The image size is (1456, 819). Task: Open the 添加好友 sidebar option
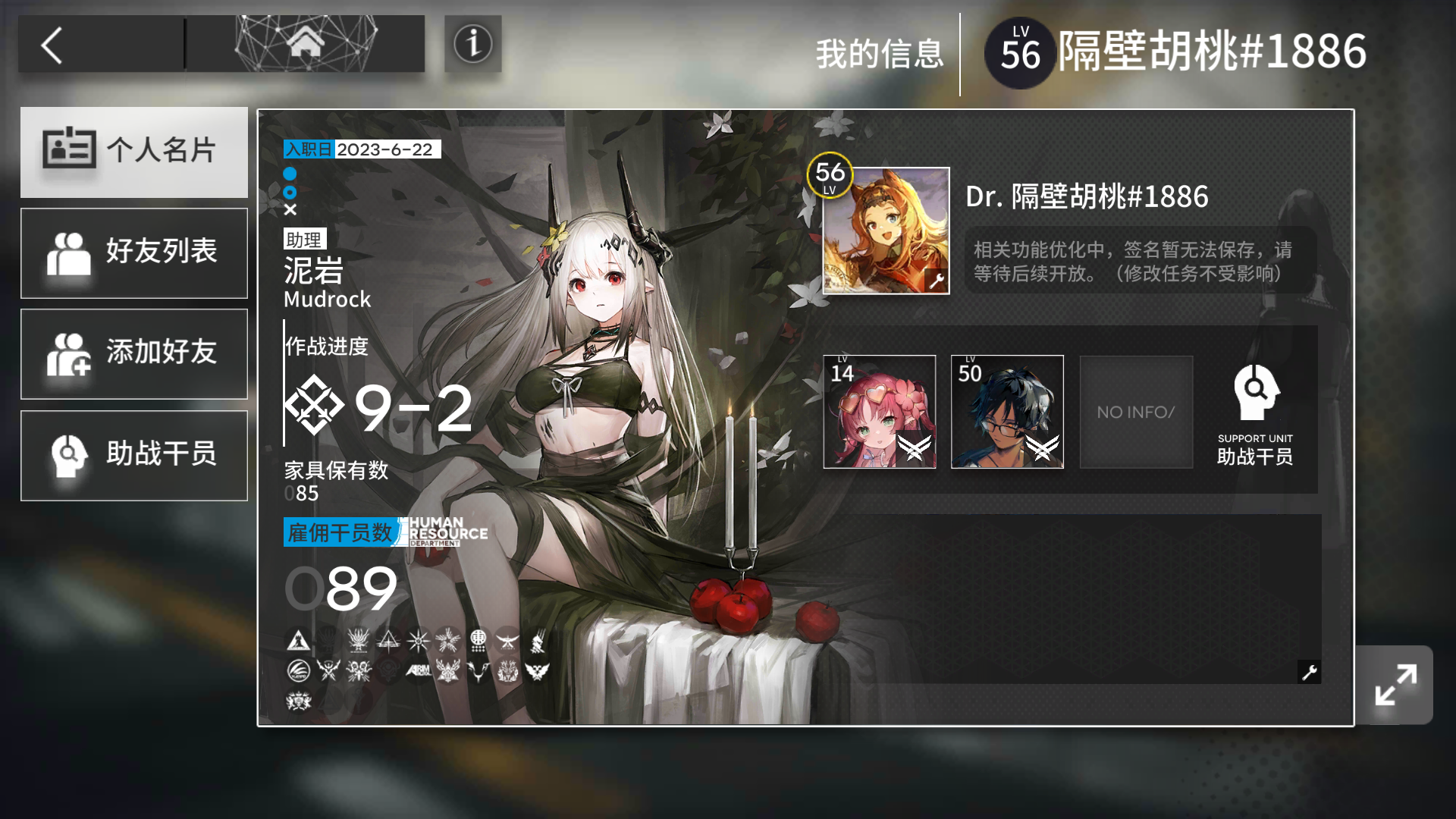tap(134, 353)
